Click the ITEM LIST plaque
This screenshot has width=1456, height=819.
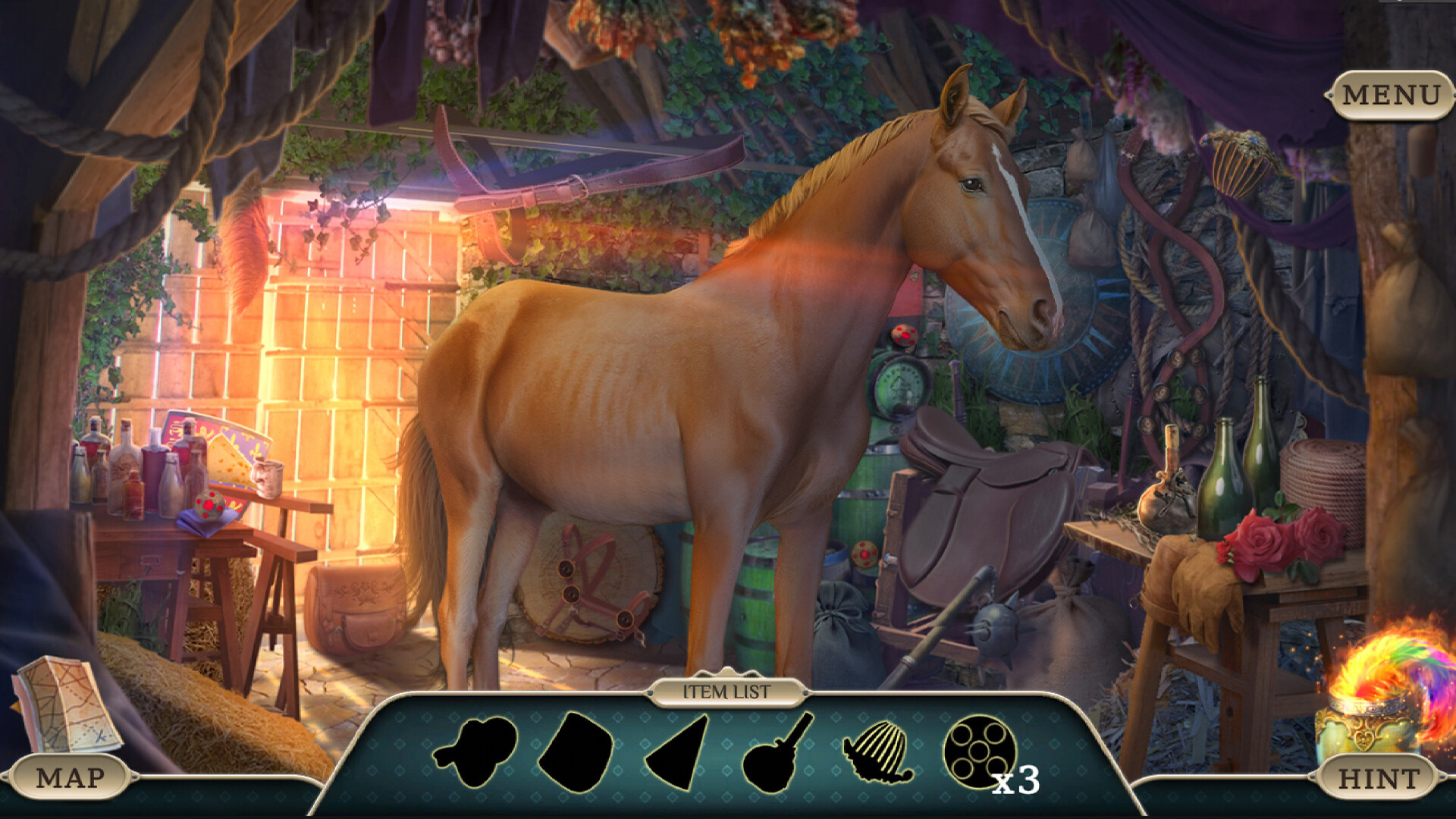[x=726, y=692]
